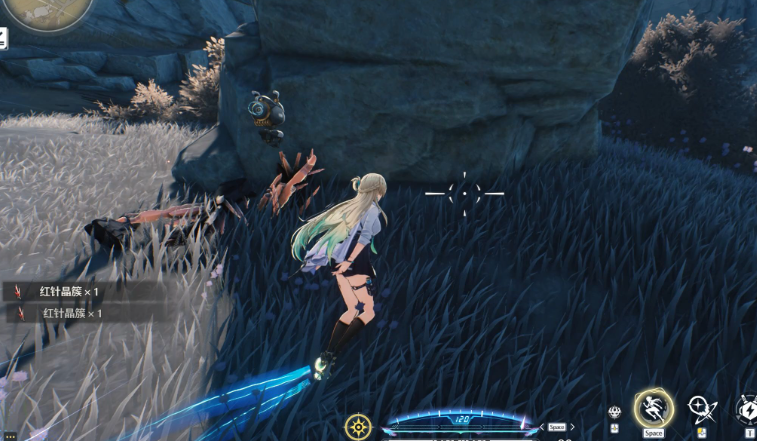This screenshot has width=757, height=441.
Task: Select the small round gadget icon
Action: (x=615, y=413)
